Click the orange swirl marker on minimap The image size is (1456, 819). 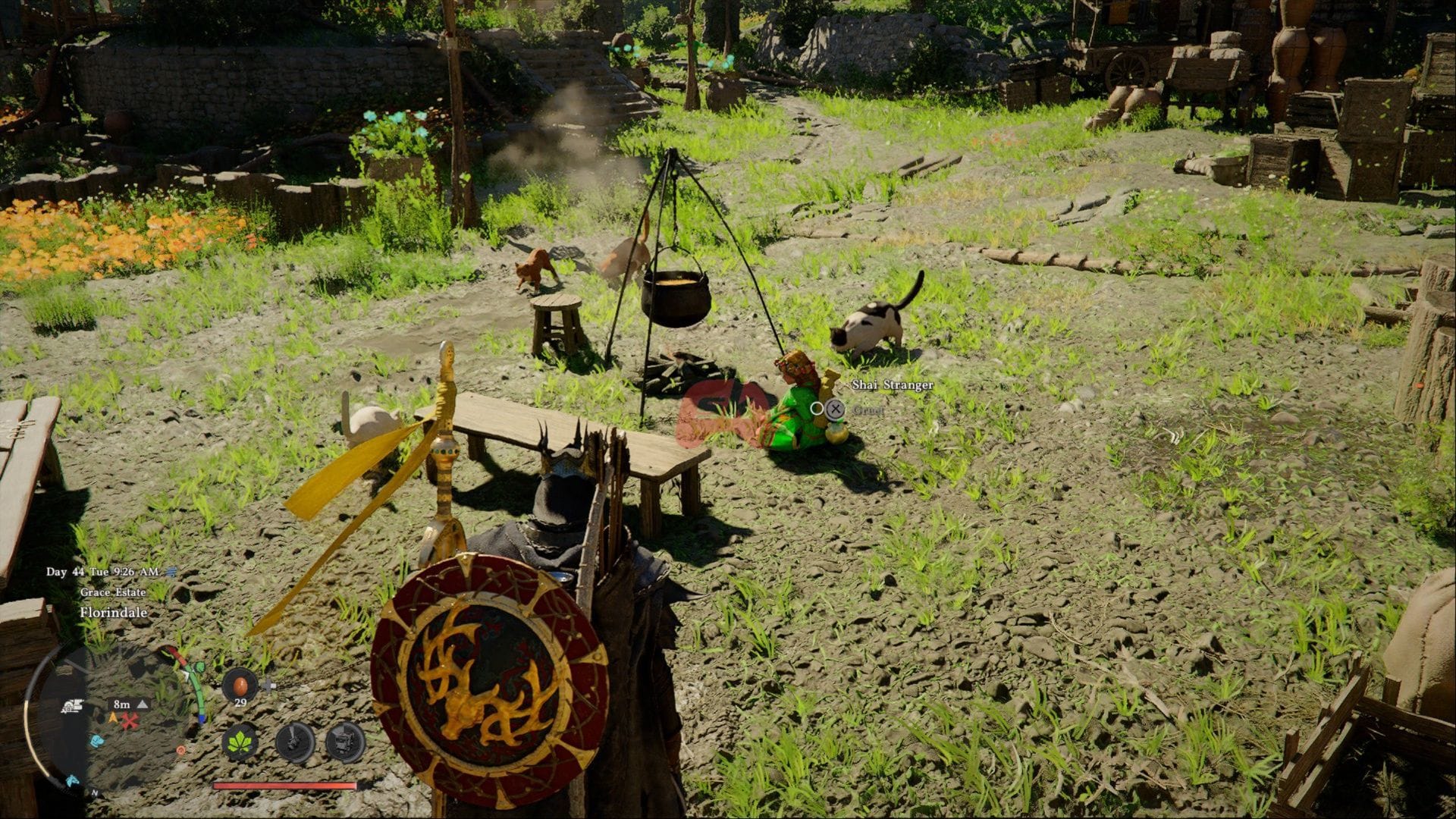click(x=180, y=750)
